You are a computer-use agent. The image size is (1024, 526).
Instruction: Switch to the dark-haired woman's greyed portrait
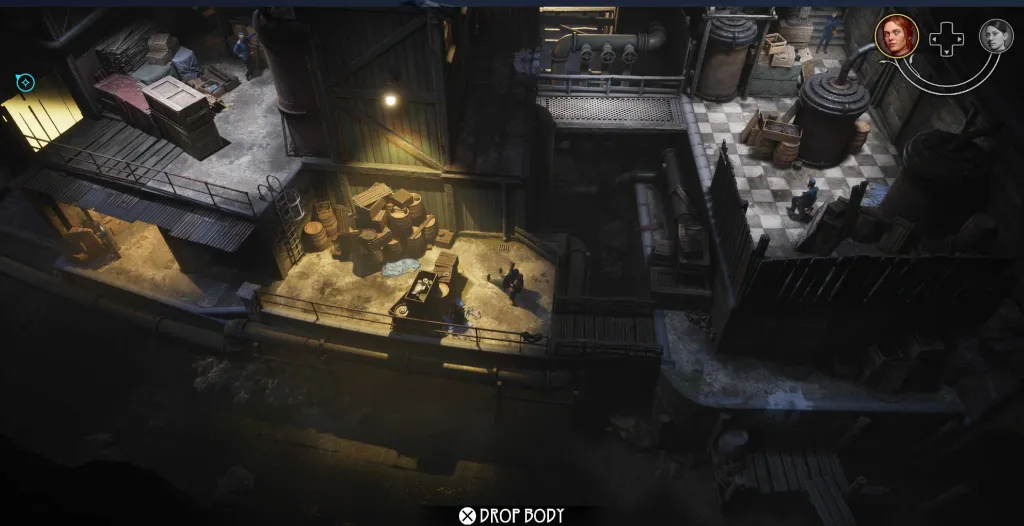click(x=995, y=36)
